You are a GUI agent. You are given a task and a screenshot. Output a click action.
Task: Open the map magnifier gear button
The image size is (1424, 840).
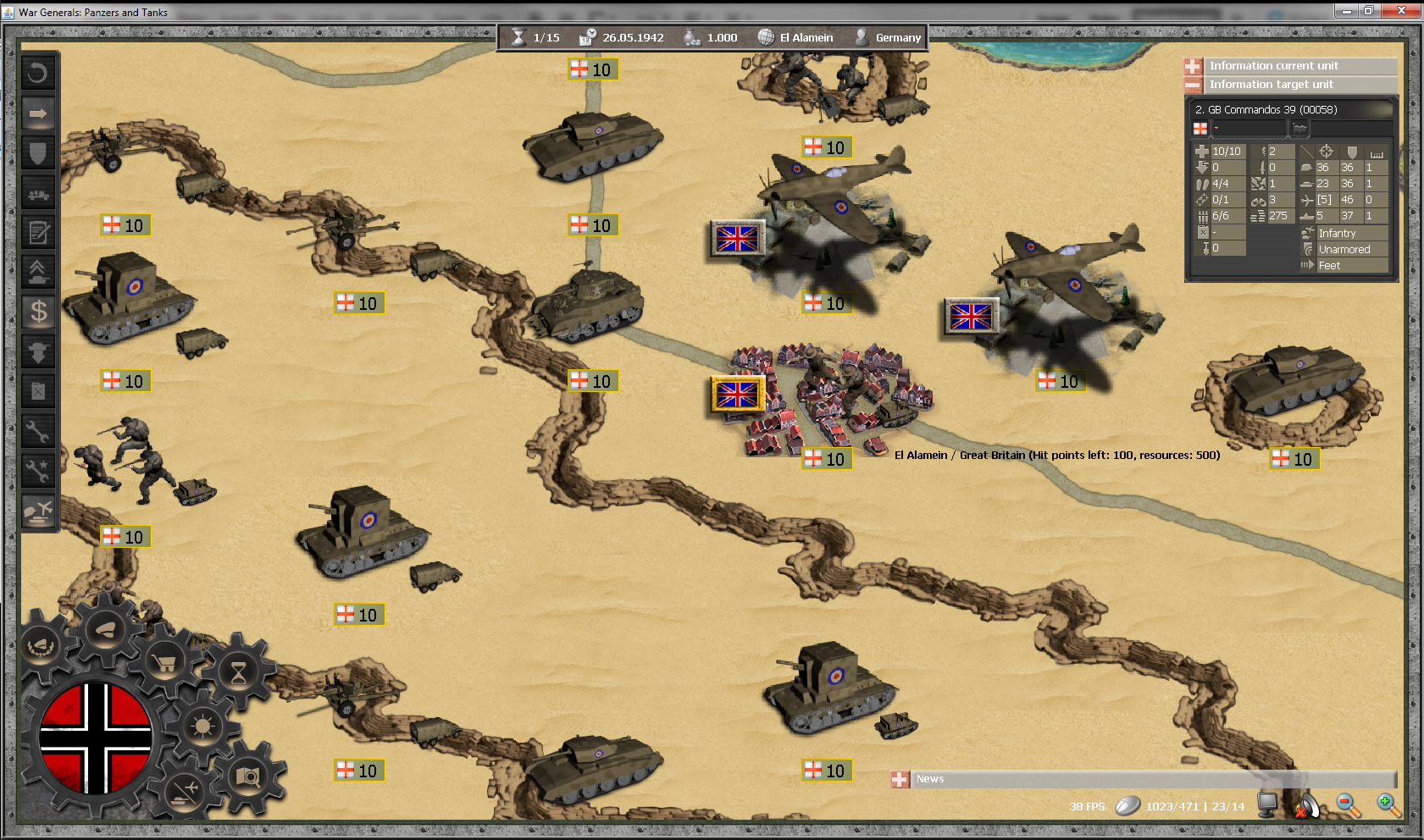tap(248, 776)
